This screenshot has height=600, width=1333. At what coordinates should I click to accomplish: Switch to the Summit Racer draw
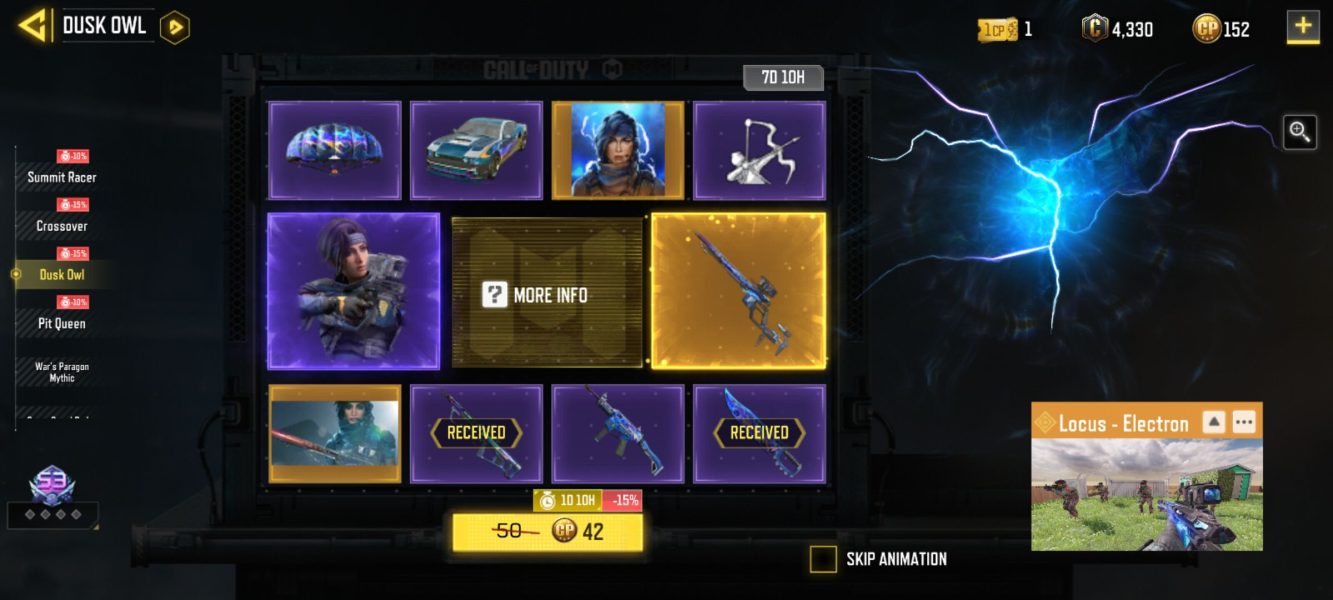(62, 177)
